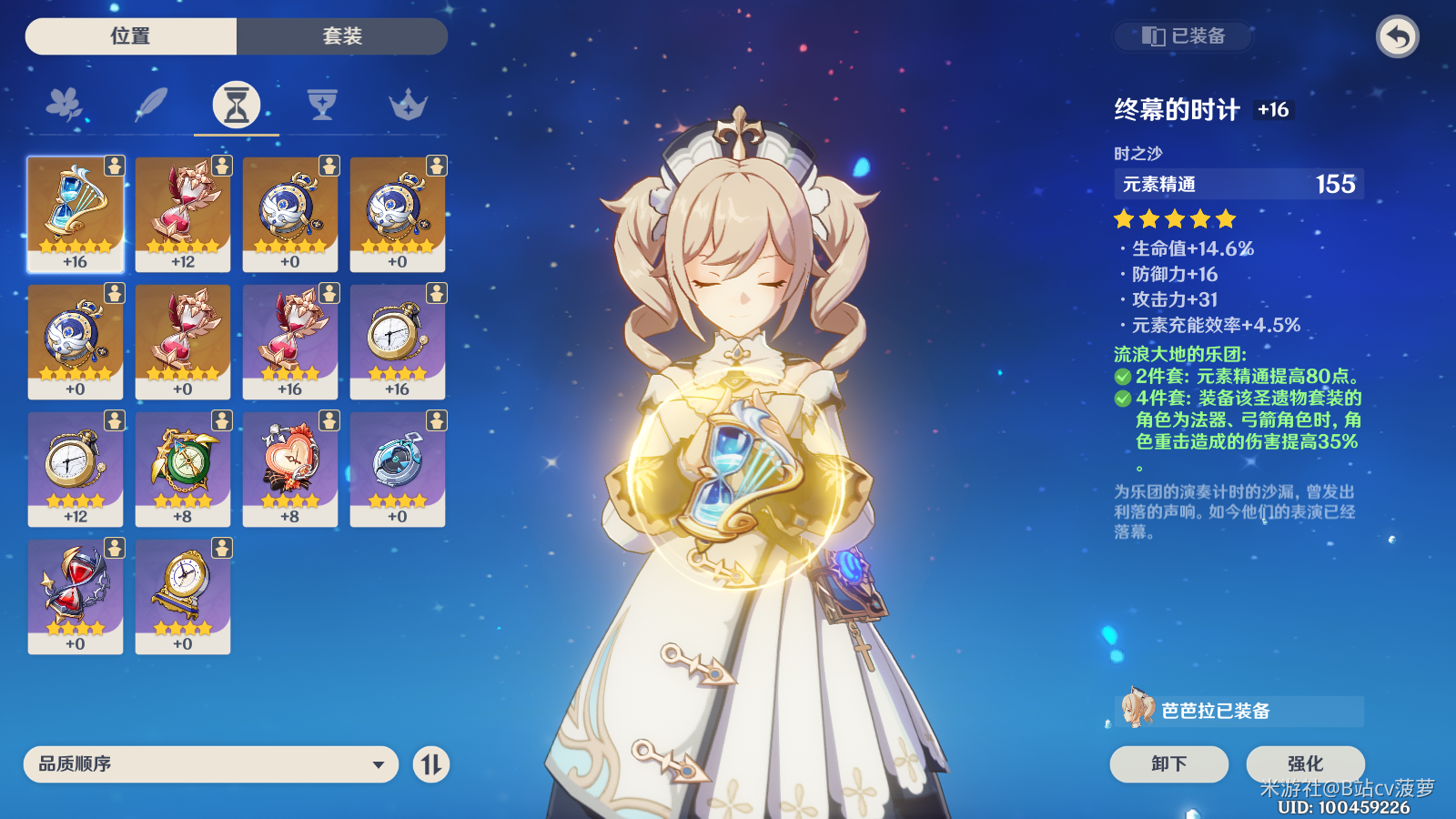Click the 卸下 unequip button
The height and width of the screenshot is (819, 1456).
[1168, 763]
